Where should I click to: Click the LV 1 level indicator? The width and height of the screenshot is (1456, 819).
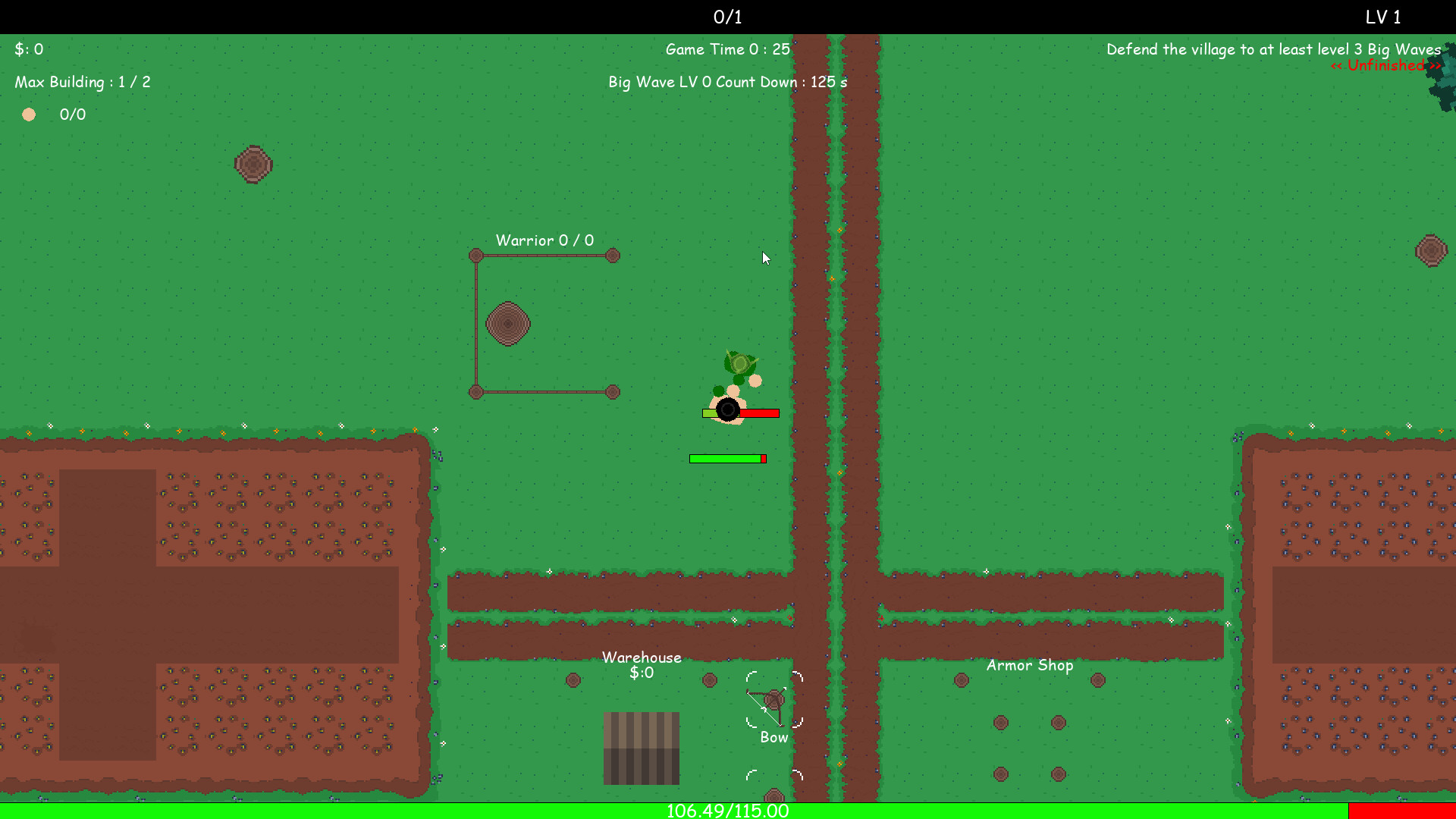[1382, 17]
